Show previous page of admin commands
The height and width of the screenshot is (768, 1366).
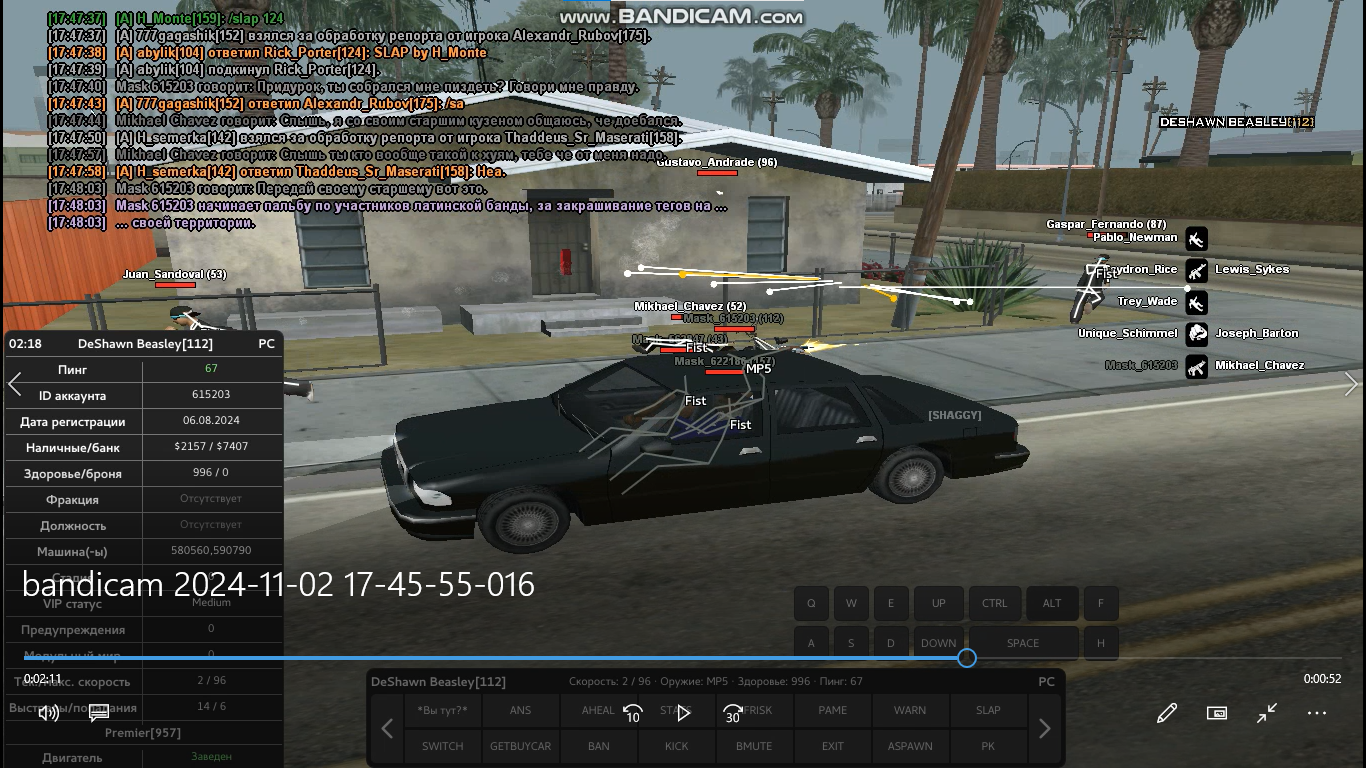387,729
